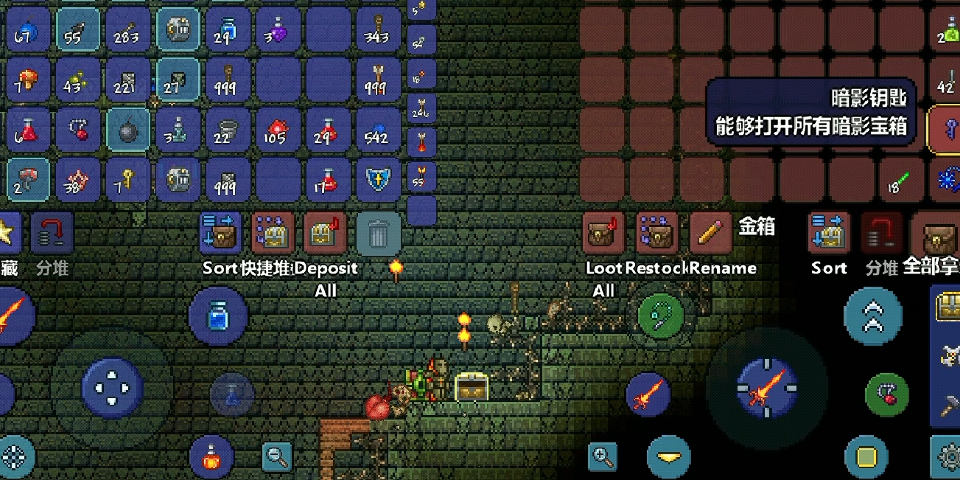Select the cross shield item slot

(x=378, y=180)
